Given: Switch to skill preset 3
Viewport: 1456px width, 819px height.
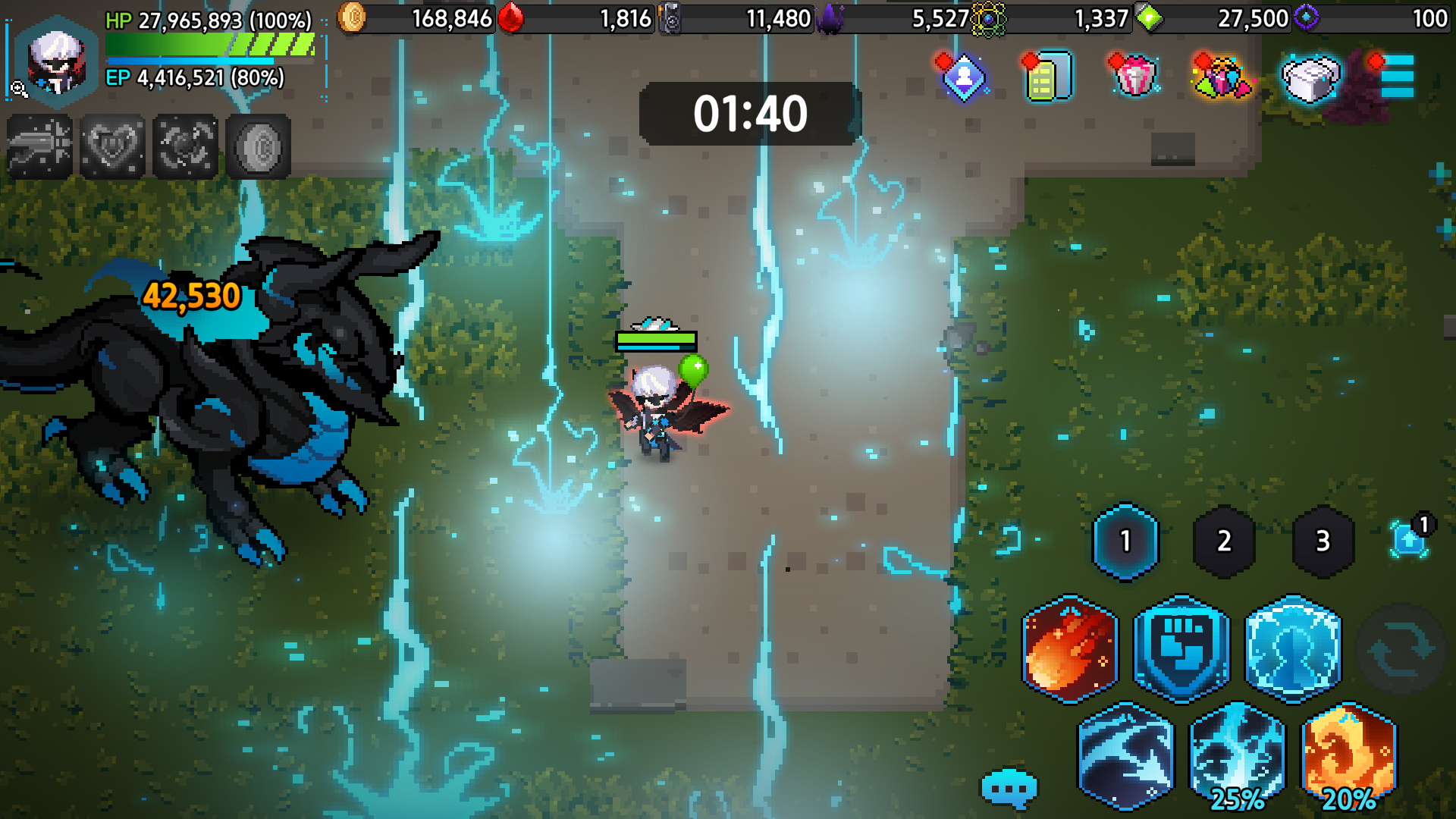Looking at the screenshot, I should pyautogui.click(x=1323, y=541).
